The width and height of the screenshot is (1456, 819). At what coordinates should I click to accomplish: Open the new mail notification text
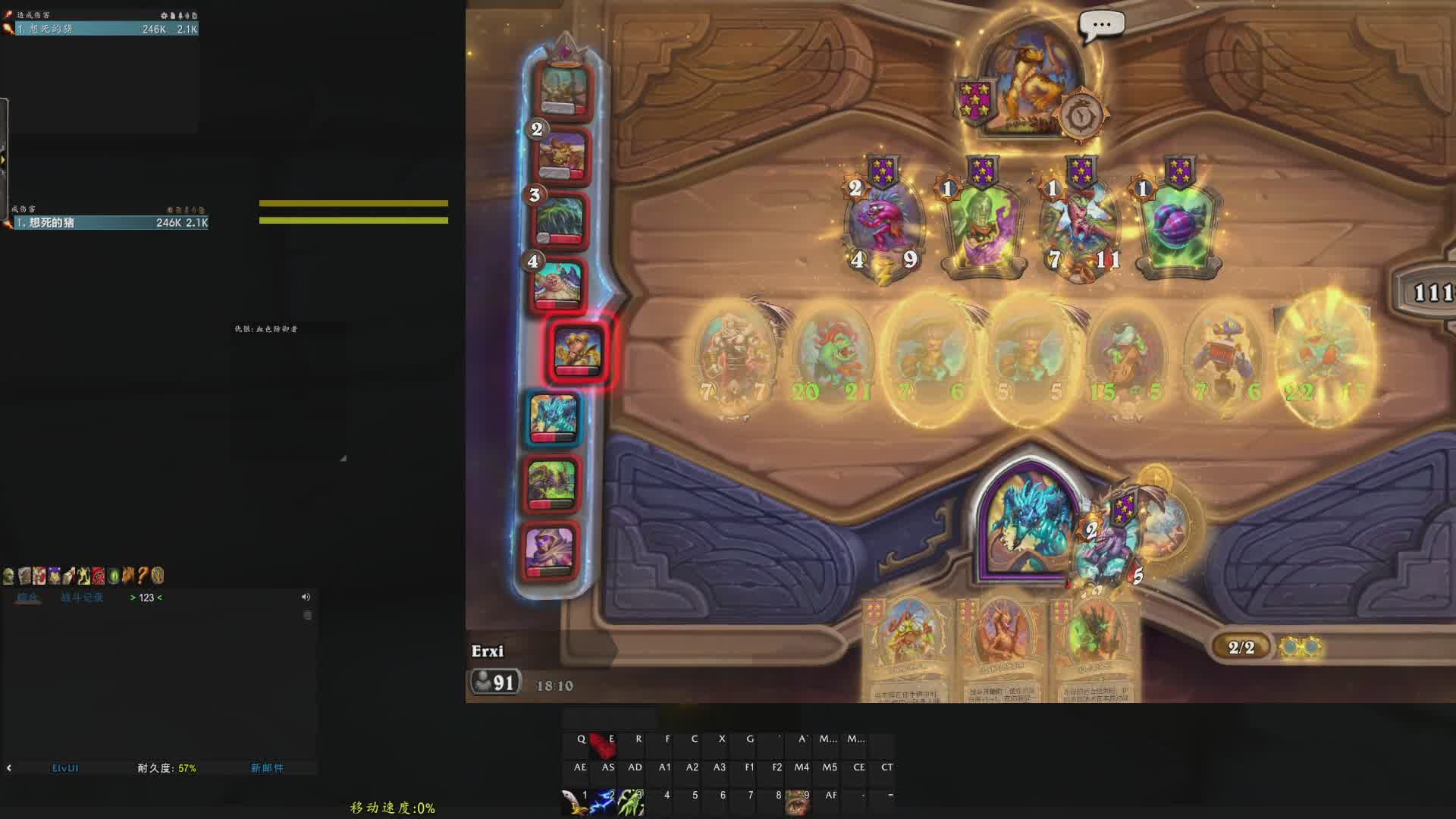coord(267,768)
